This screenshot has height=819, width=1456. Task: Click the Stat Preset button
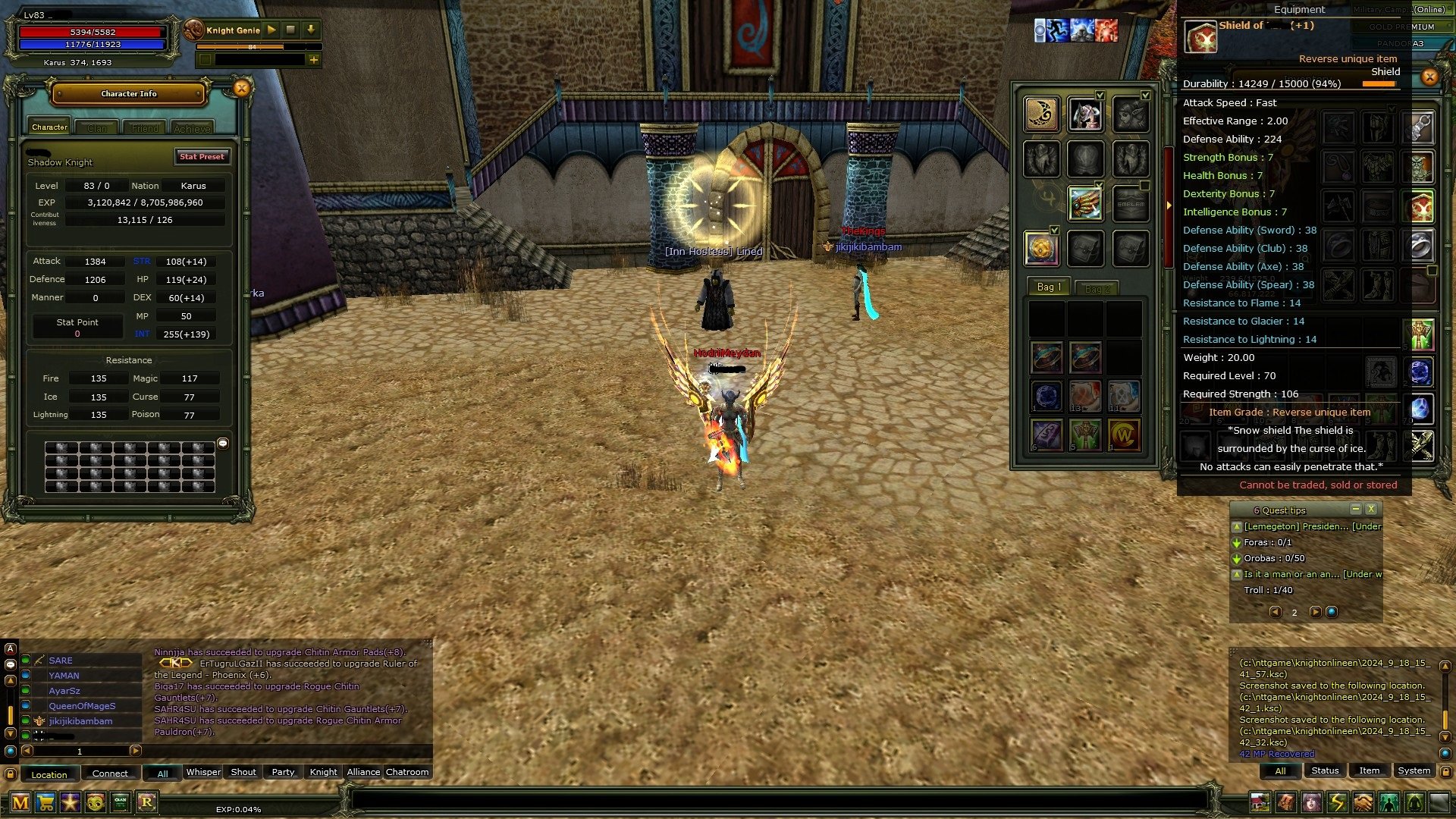tap(202, 157)
